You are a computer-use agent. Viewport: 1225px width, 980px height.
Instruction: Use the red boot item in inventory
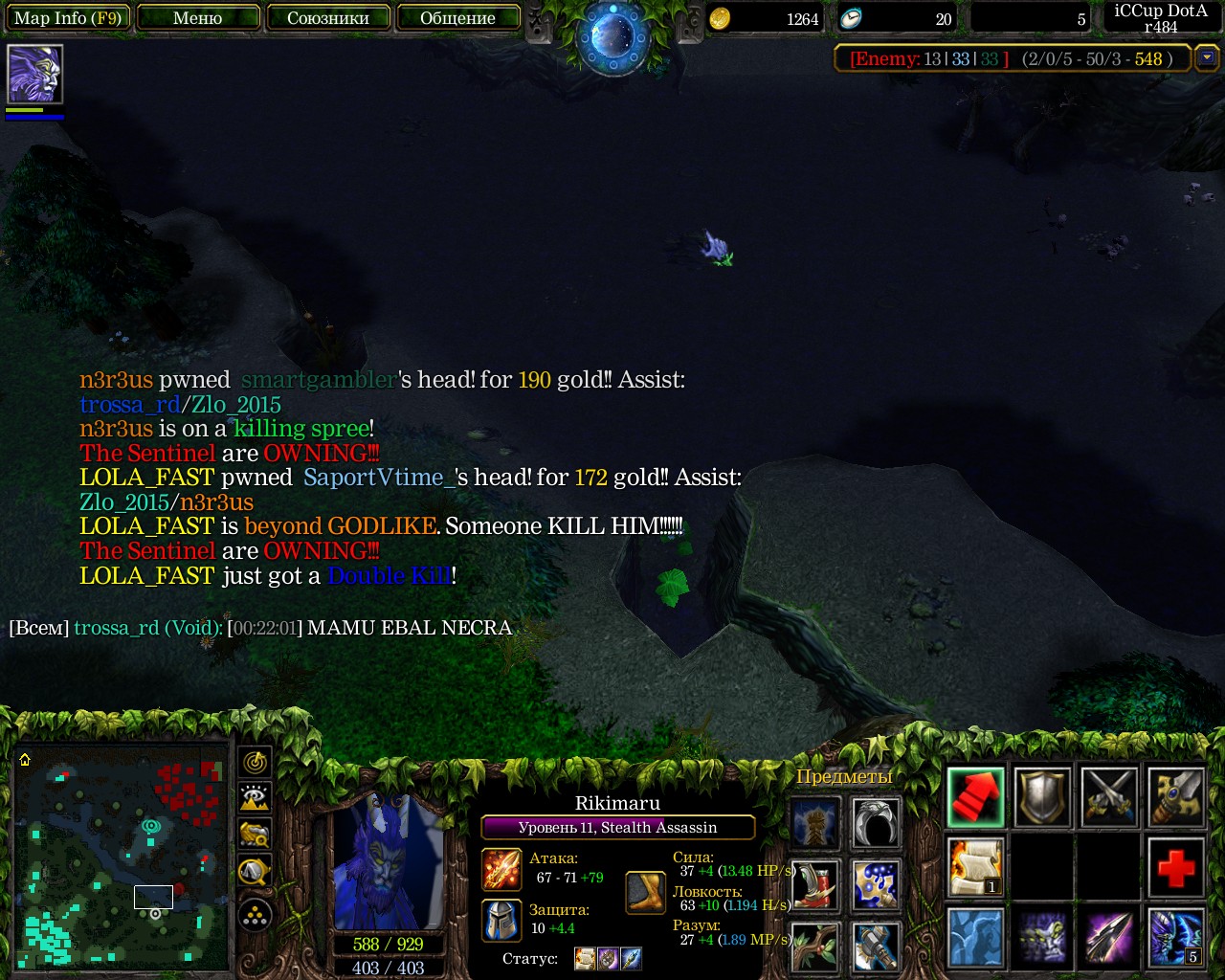[815, 885]
